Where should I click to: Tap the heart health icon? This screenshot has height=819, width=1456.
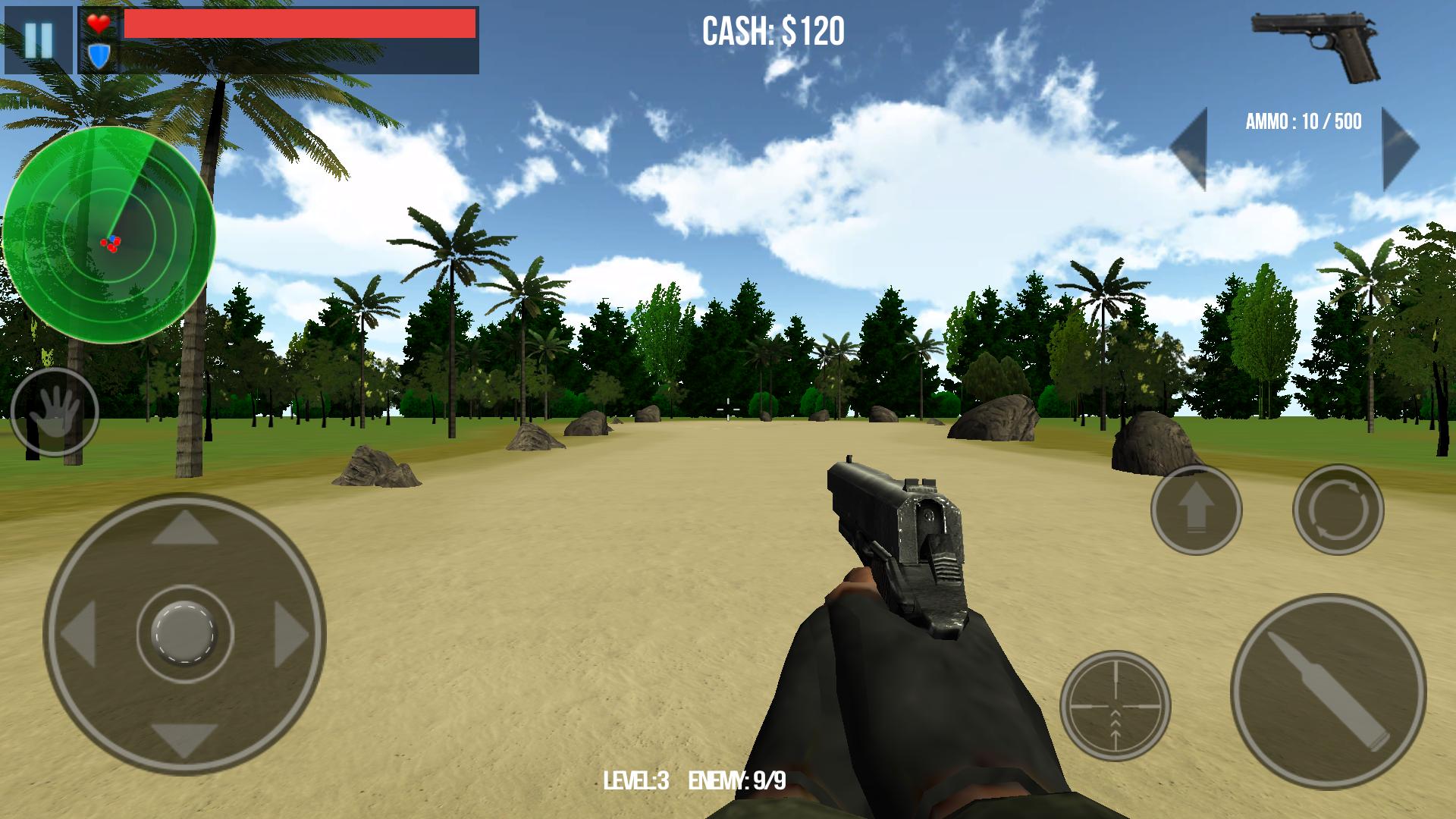point(99,25)
